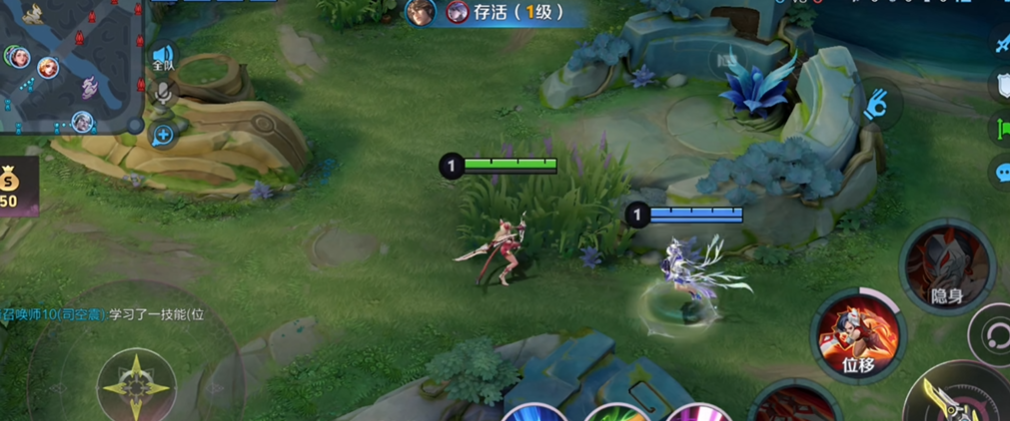Select the magenta summoner spell icon
1010x421 pixels.
[692, 413]
